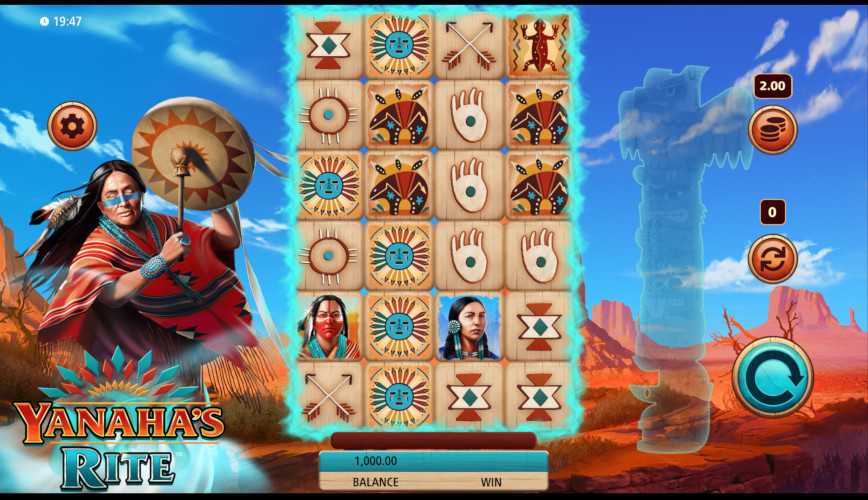
Task: Open the coin stack bet selector
Action: pyautogui.click(x=772, y=130)
